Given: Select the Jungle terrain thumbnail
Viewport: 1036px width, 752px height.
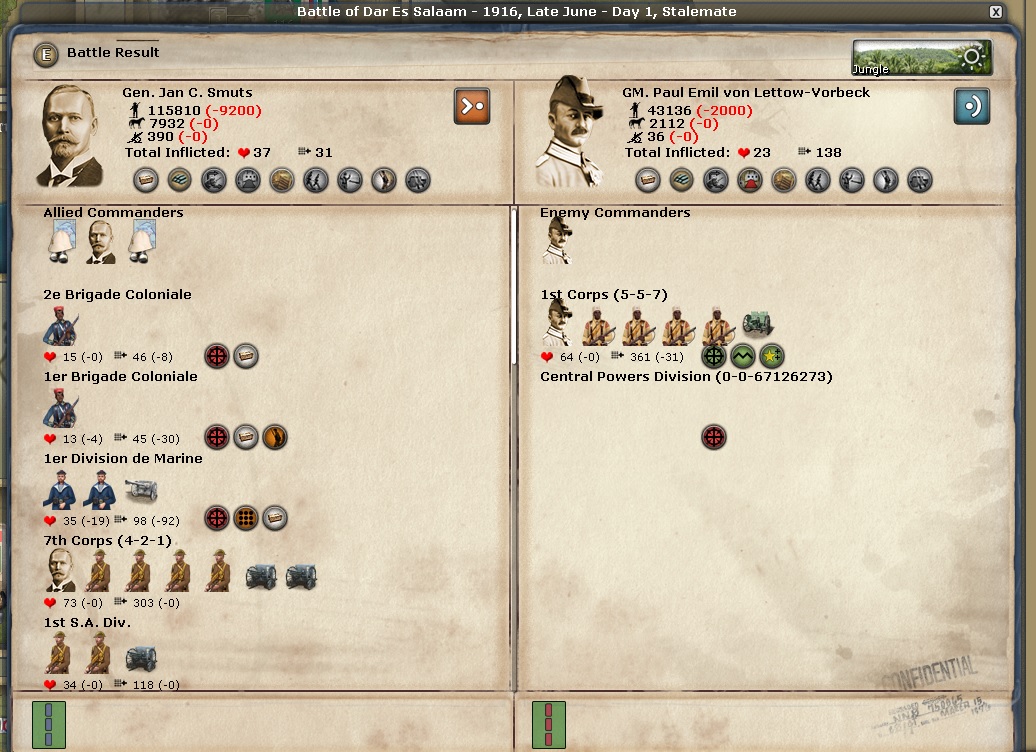Looking at the screenshot, I should 921,58.
